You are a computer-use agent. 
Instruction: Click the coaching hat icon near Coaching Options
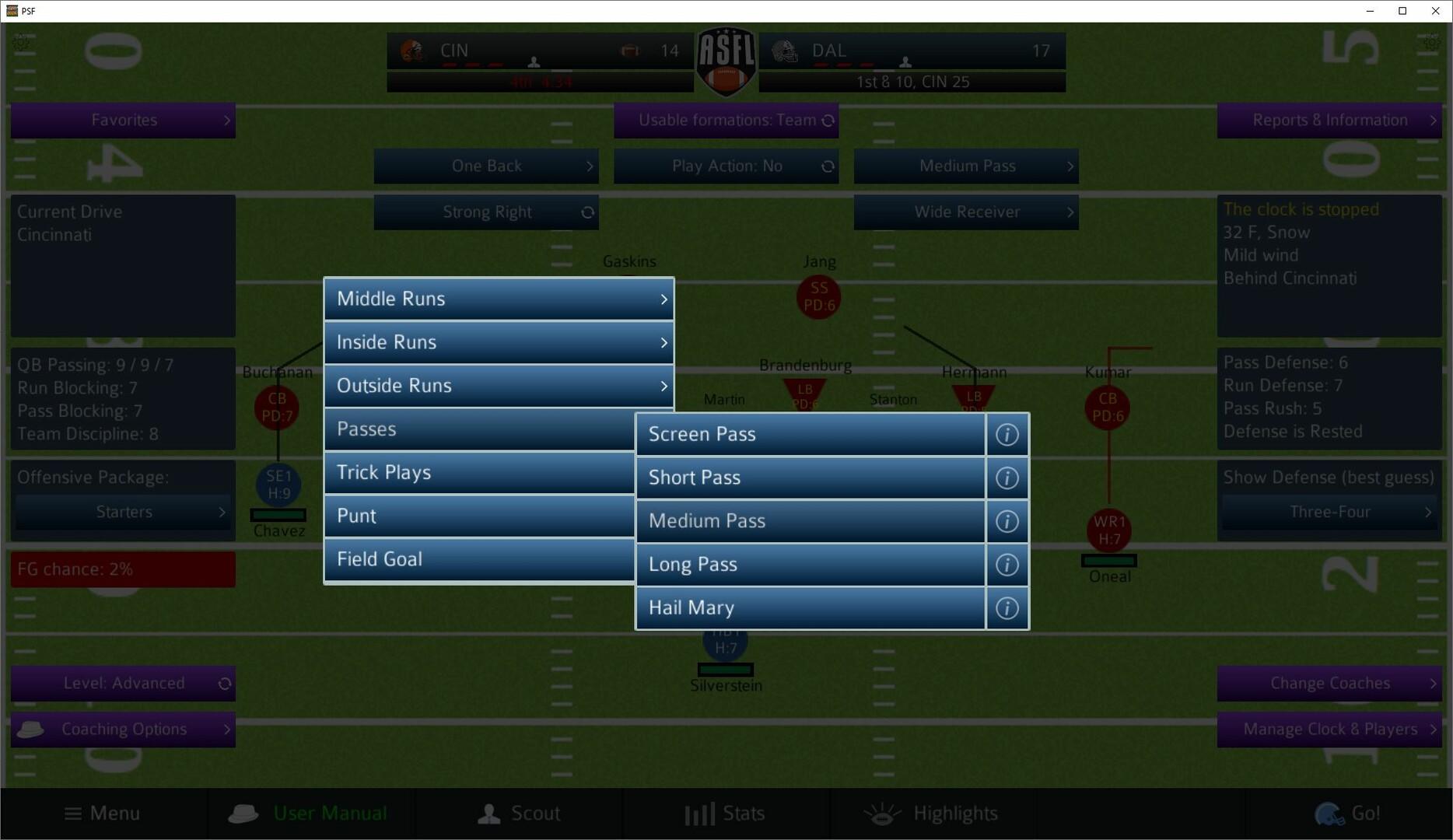[30, 729]
